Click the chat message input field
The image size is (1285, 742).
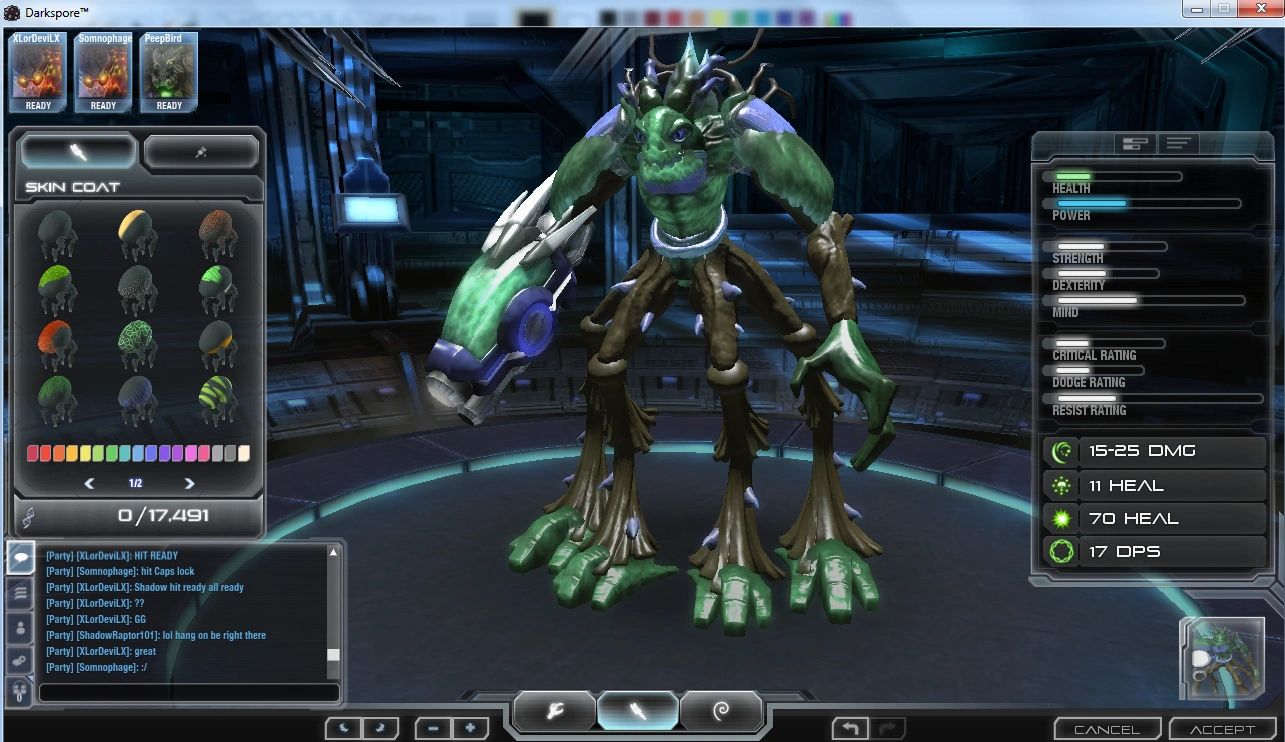coord(190,692)
